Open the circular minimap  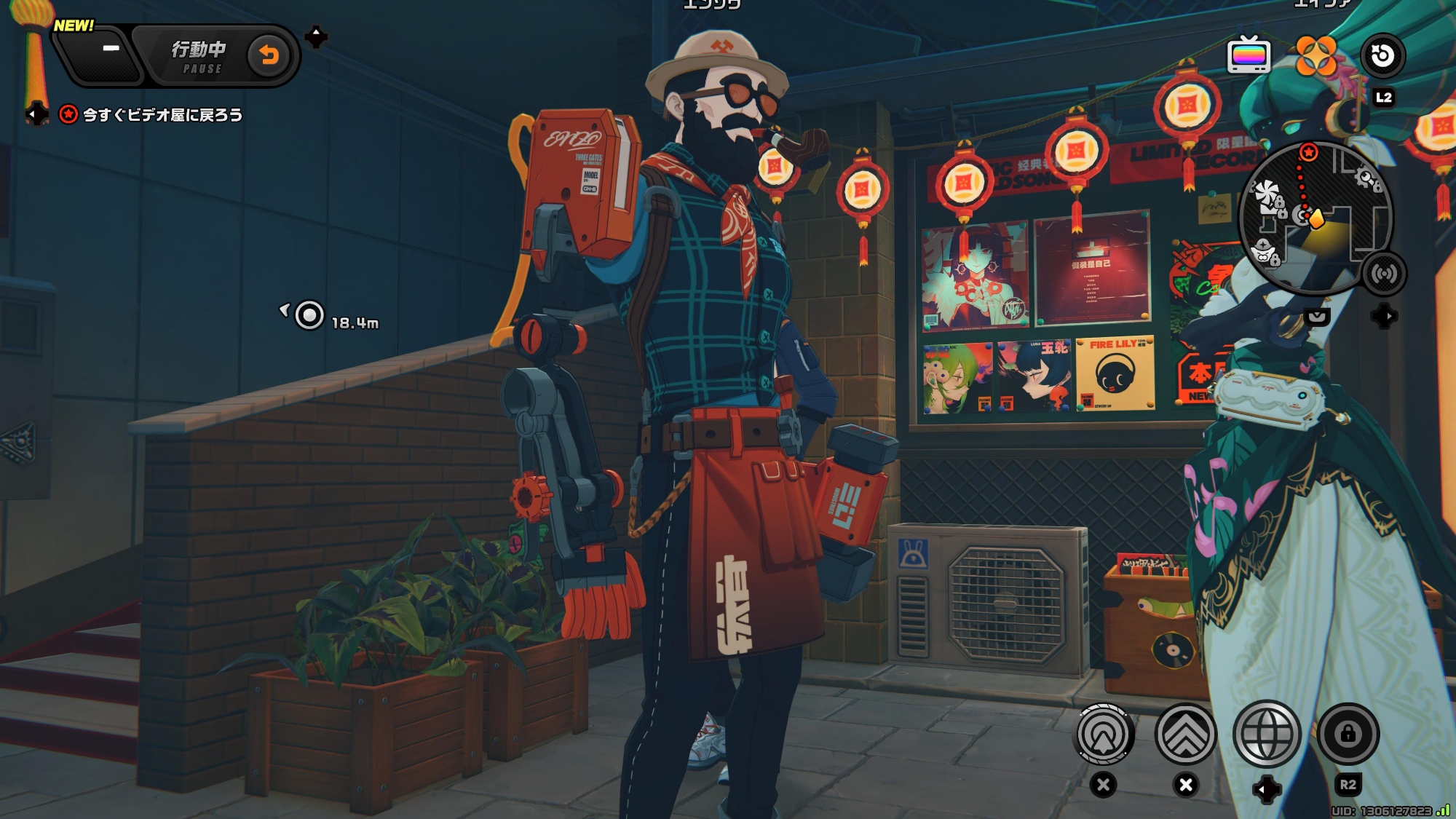coord(1315,218)
